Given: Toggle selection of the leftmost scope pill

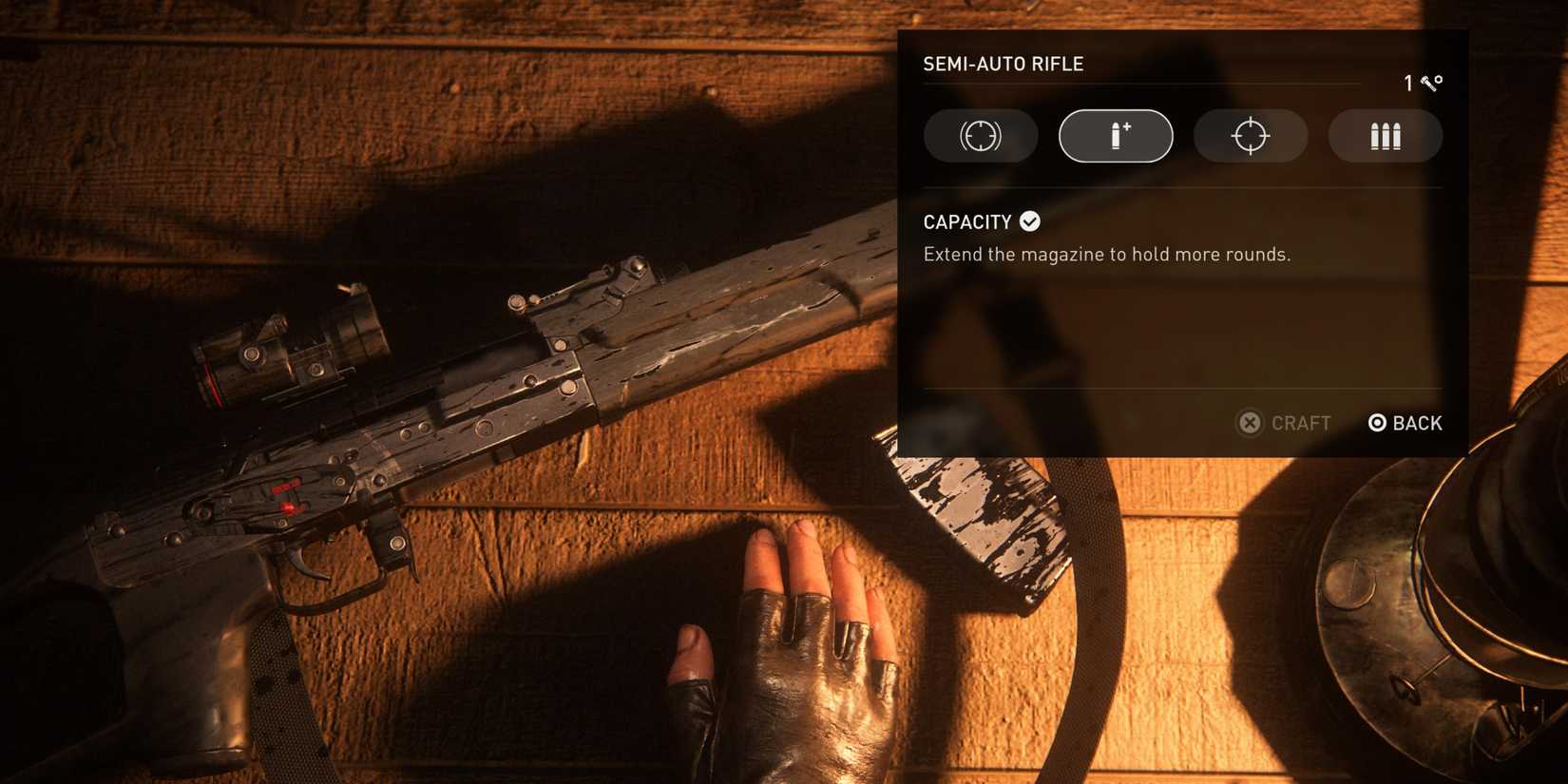Looking at the screenshot, I should click(x=981, y=136).
